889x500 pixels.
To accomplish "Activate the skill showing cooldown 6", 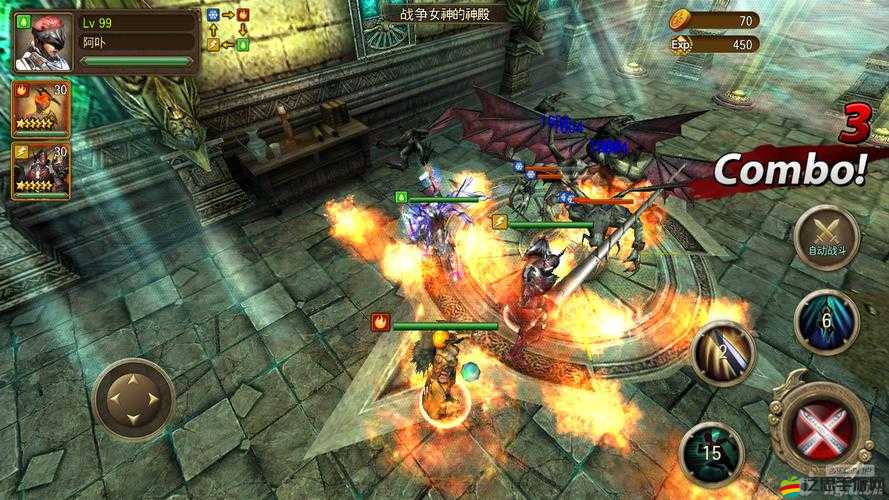I will coord(826,322).
